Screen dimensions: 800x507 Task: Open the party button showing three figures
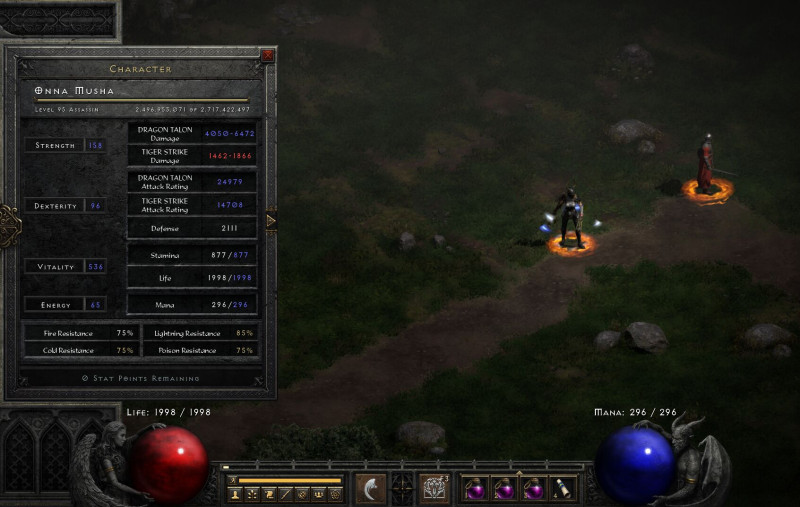click(x=319, y=494)
